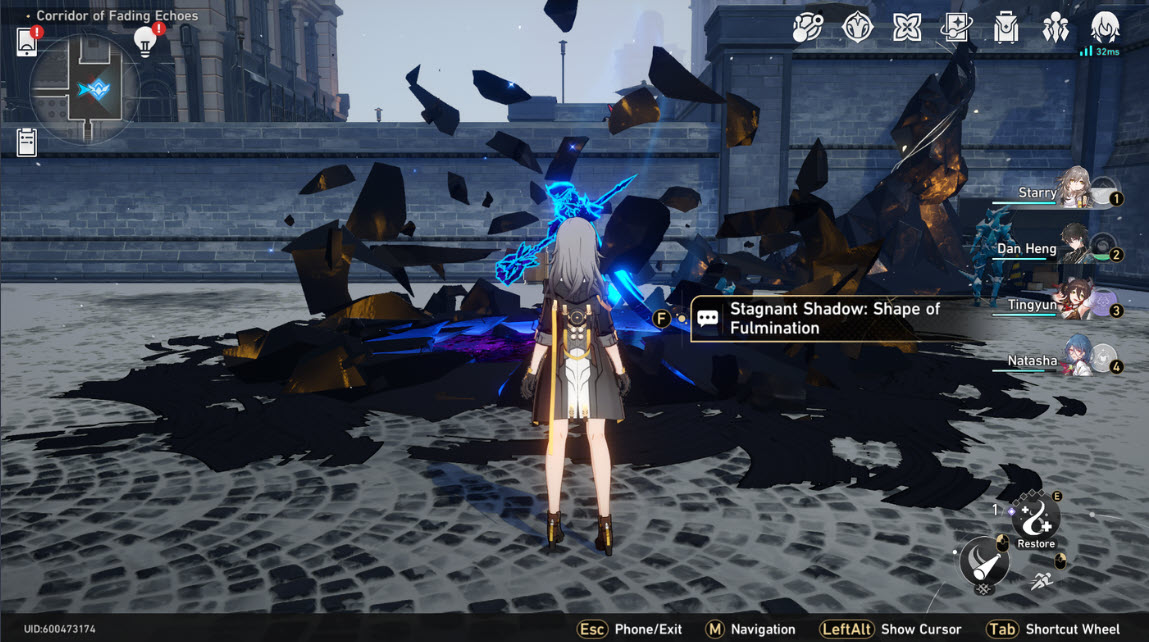Open the star card Warp icon
The height and width of the screenshot is (642, 1149).
(x=956, y=27)
